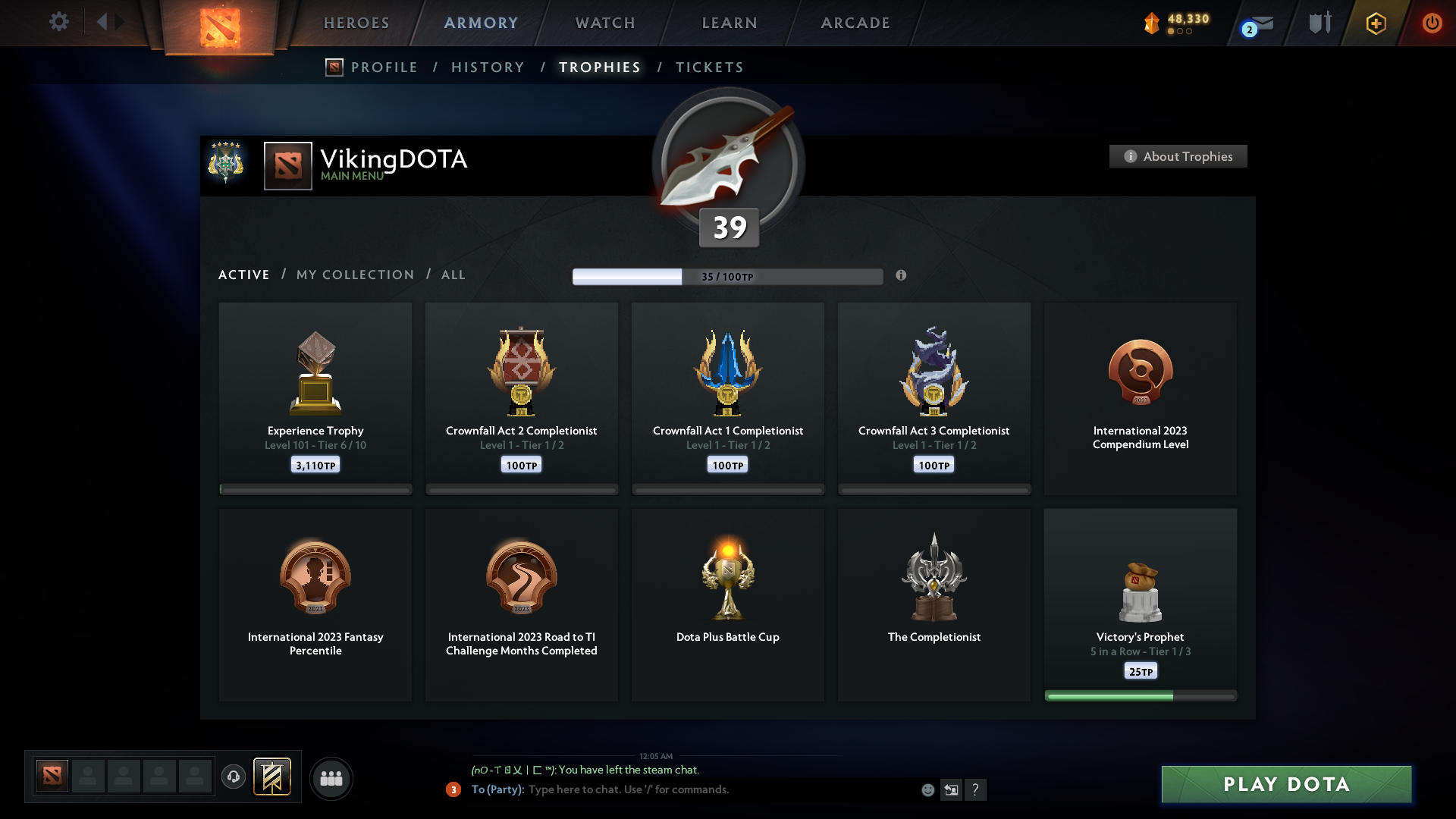Click the chat help question mark icon

(977, 789)
